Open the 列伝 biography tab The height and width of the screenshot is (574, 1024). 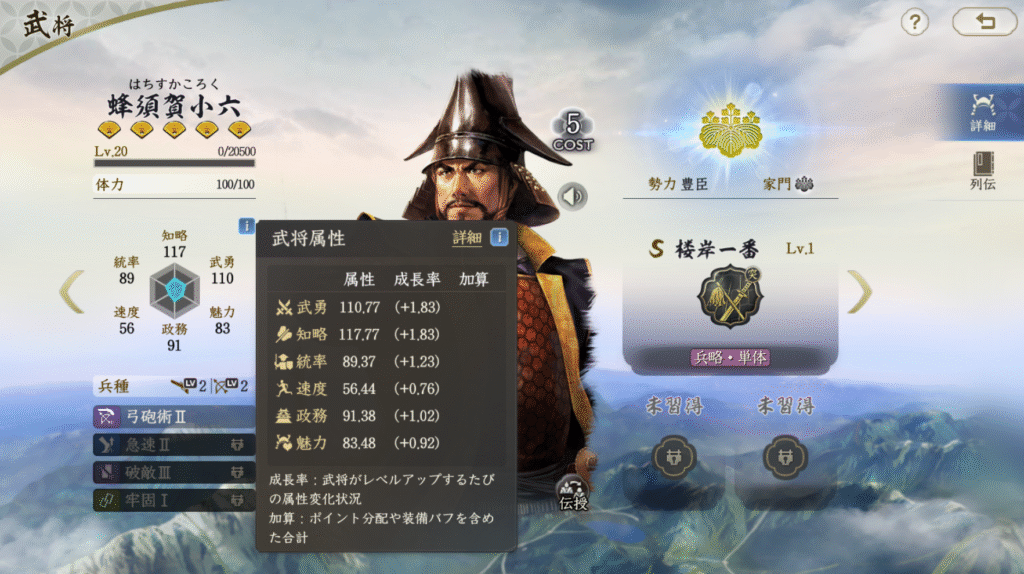click(982, 170)
